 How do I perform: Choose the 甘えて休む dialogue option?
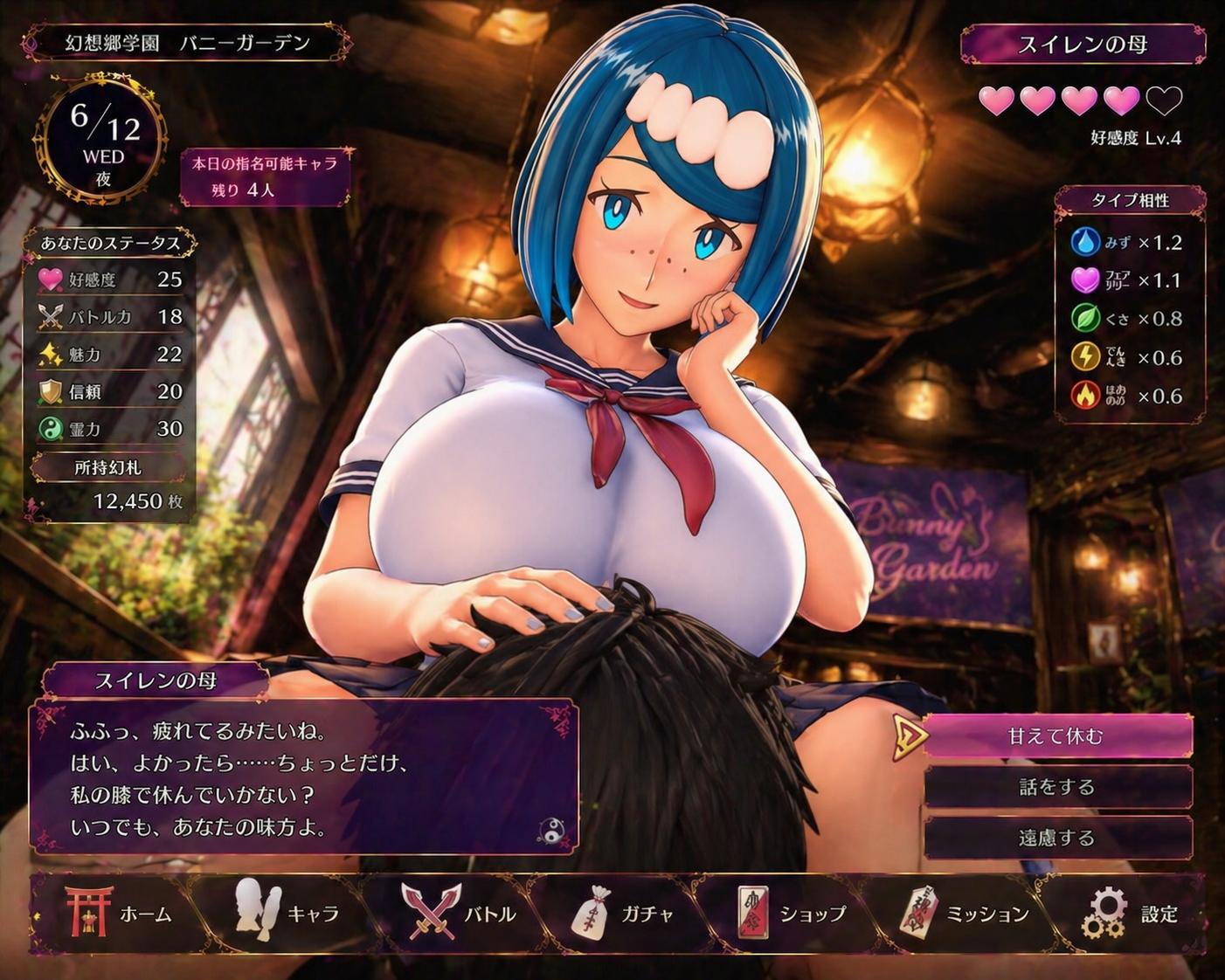[x=1056, y=736]
